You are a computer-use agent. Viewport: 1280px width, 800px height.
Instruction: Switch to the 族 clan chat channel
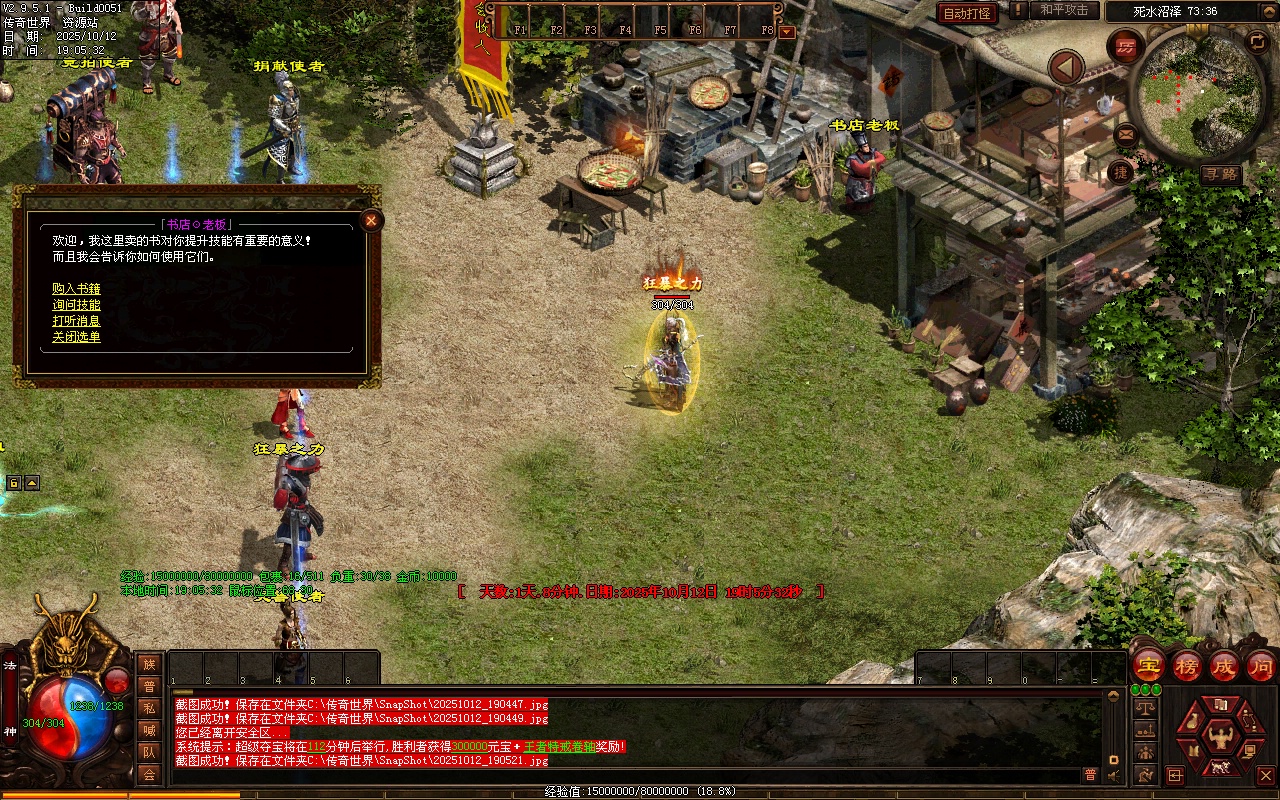pos(149,664)
